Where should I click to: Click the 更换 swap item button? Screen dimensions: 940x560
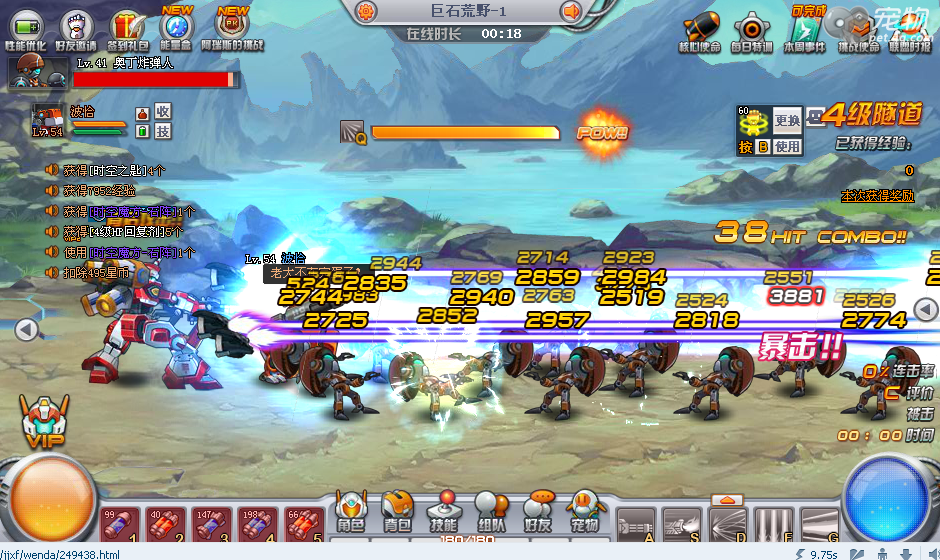tap(788, 121)
